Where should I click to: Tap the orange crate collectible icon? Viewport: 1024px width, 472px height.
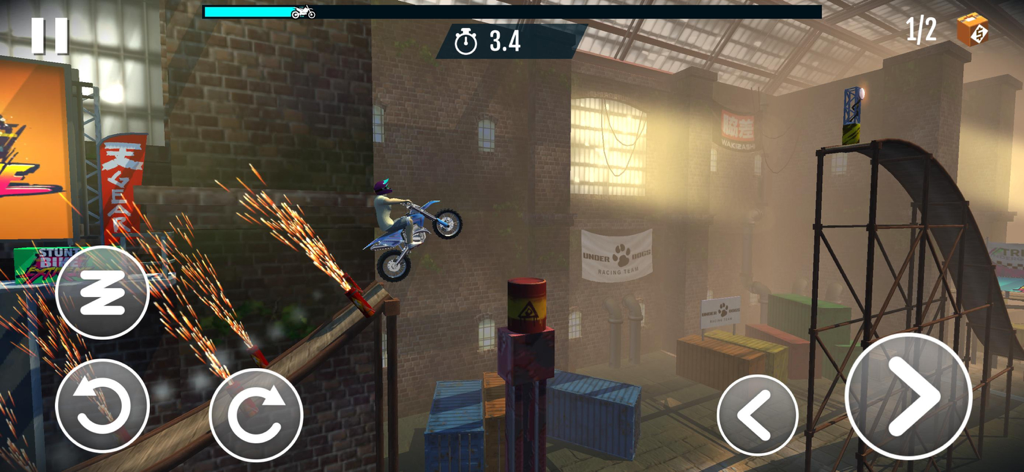tap(971, 29)
